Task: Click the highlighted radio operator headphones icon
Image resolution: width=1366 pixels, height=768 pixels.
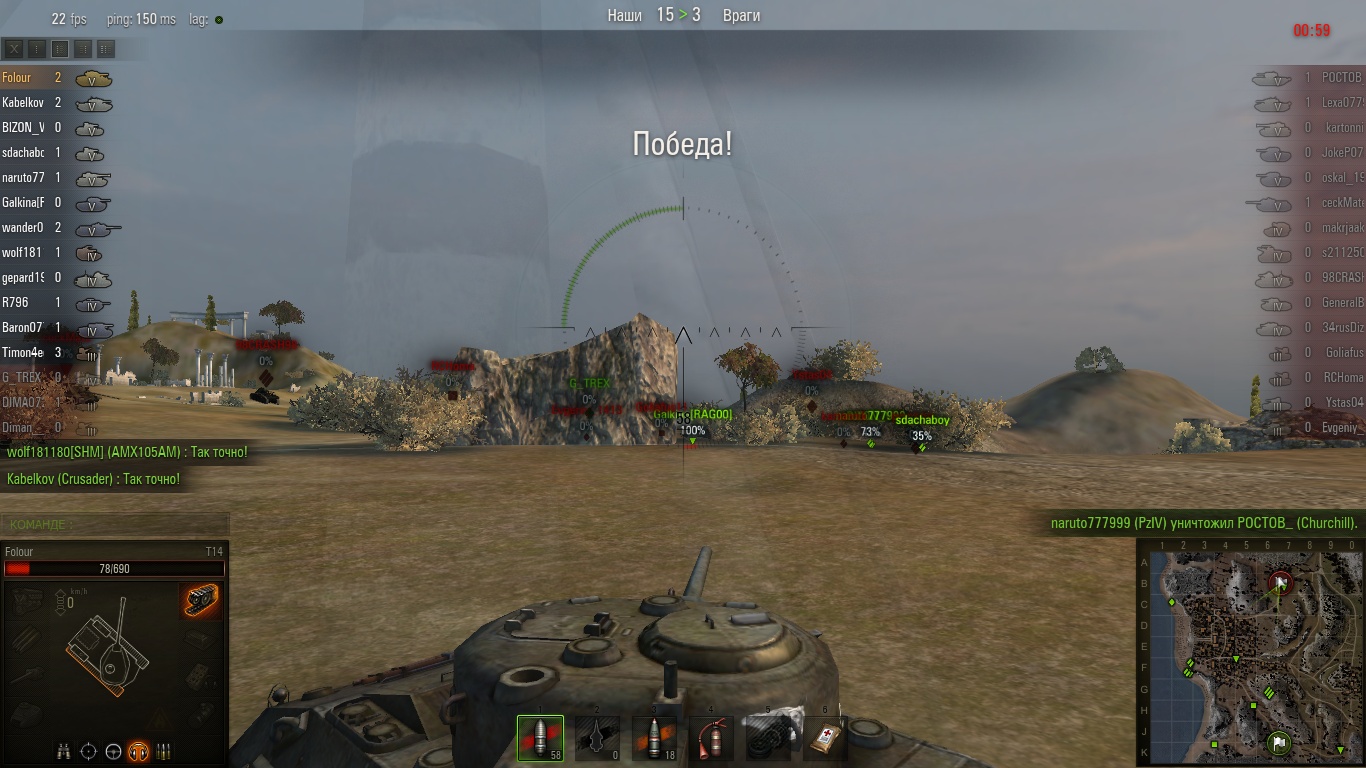Action: [x=139, y=751]
